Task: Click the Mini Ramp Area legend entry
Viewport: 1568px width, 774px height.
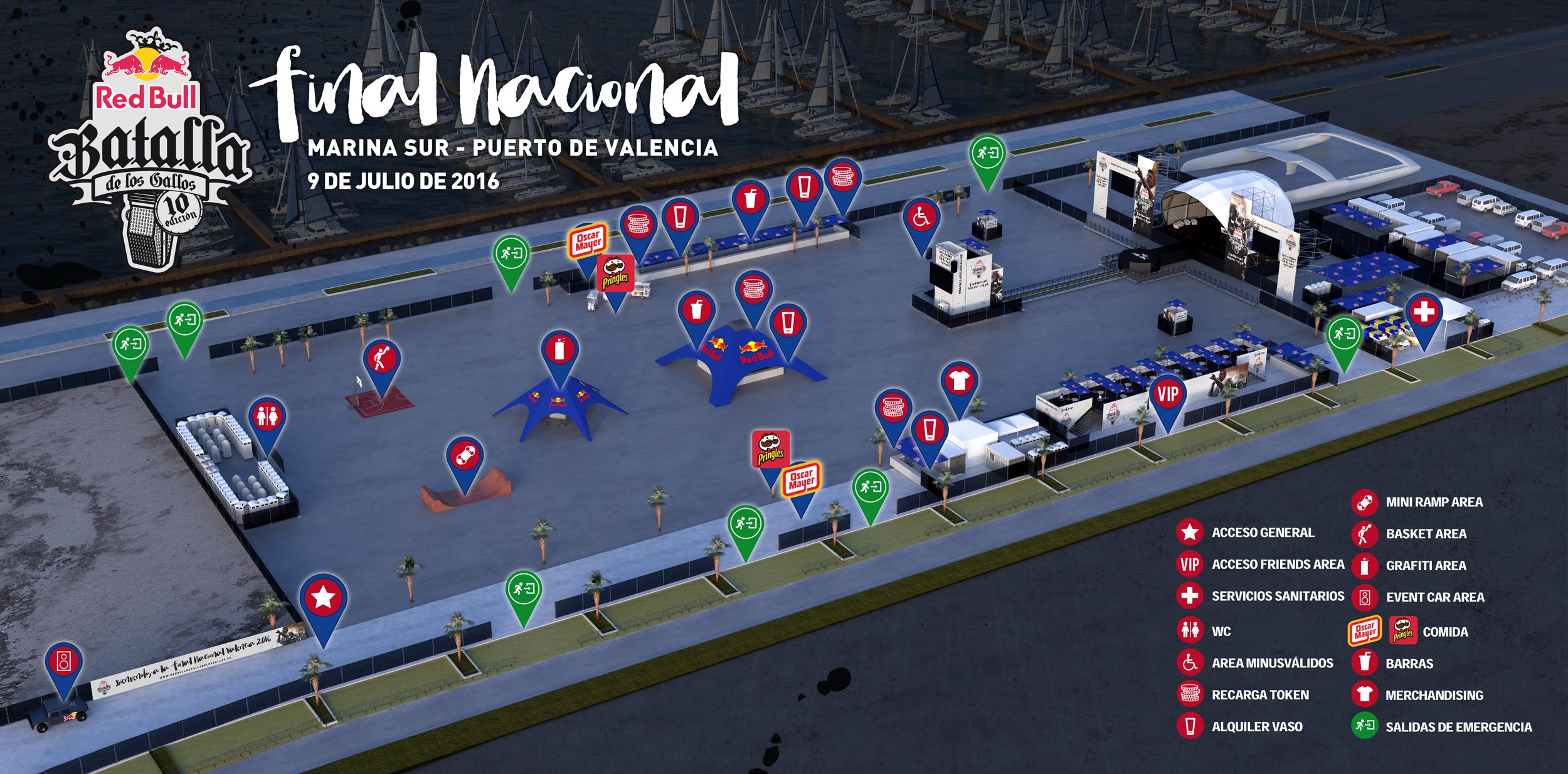Action: point(1433,502)
